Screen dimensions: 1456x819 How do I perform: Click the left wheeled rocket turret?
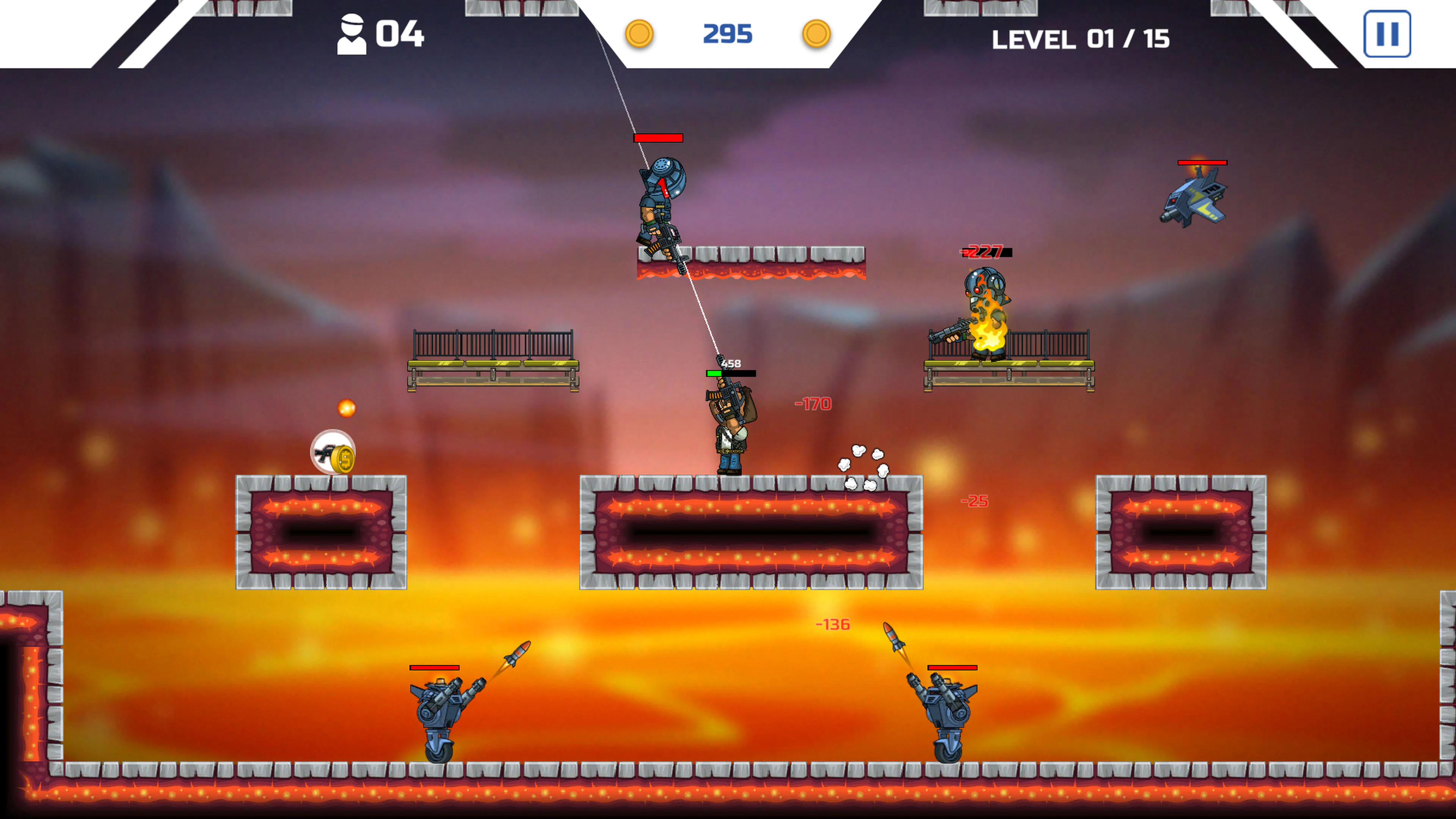(442, 709)
